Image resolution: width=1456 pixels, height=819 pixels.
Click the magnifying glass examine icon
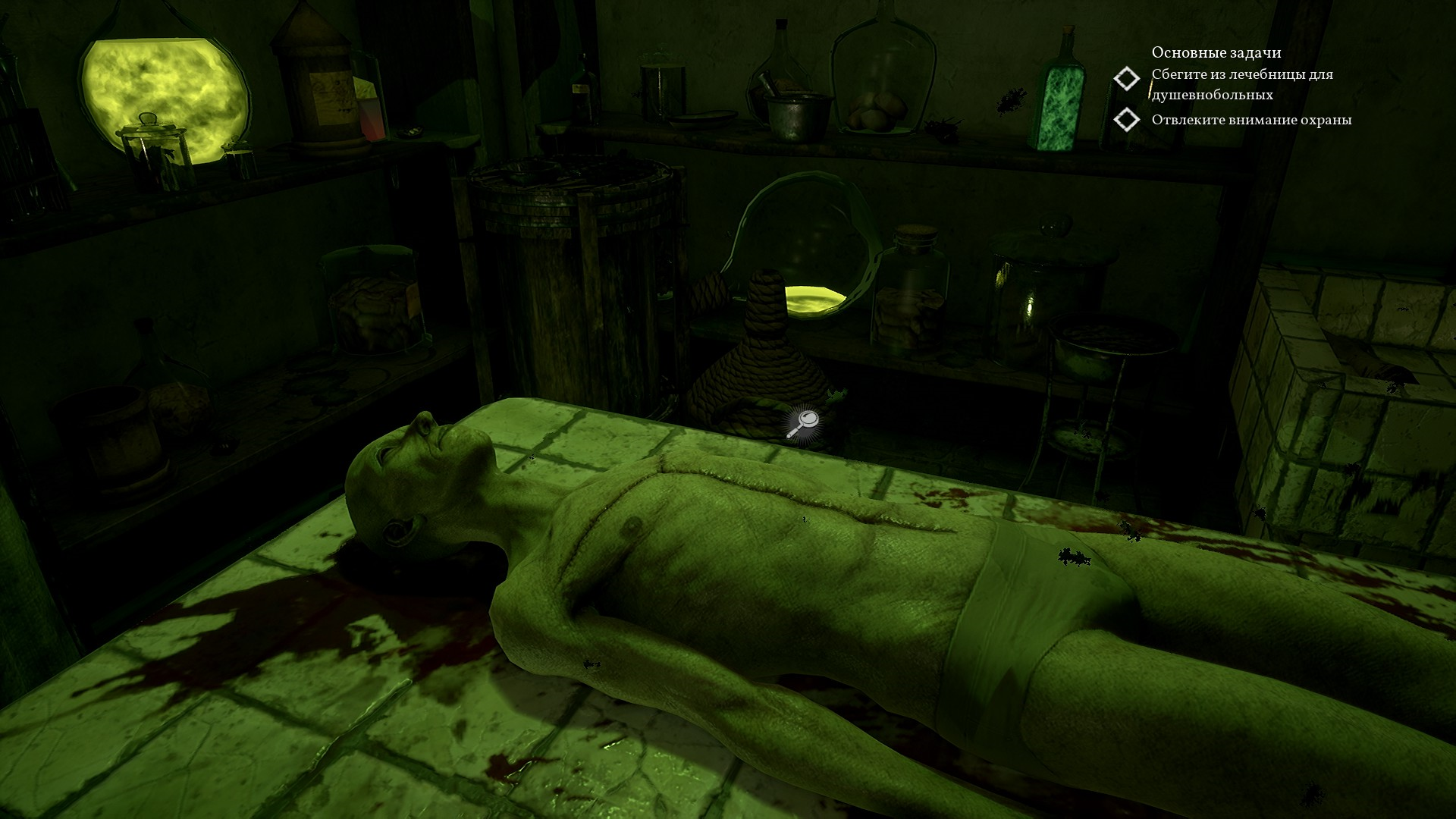point(802,424)
